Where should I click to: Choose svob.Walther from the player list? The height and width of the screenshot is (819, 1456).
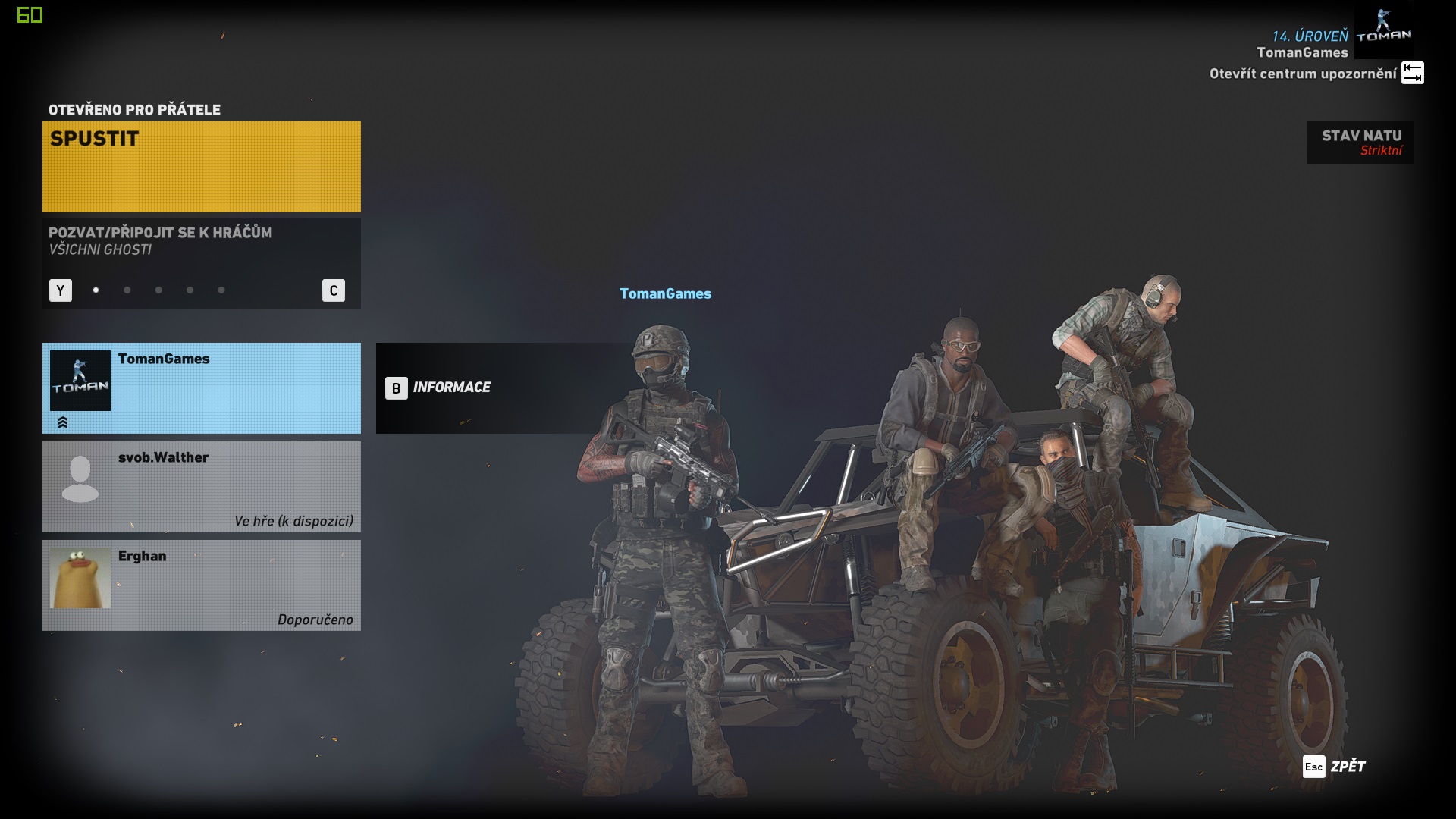point(201,486)
